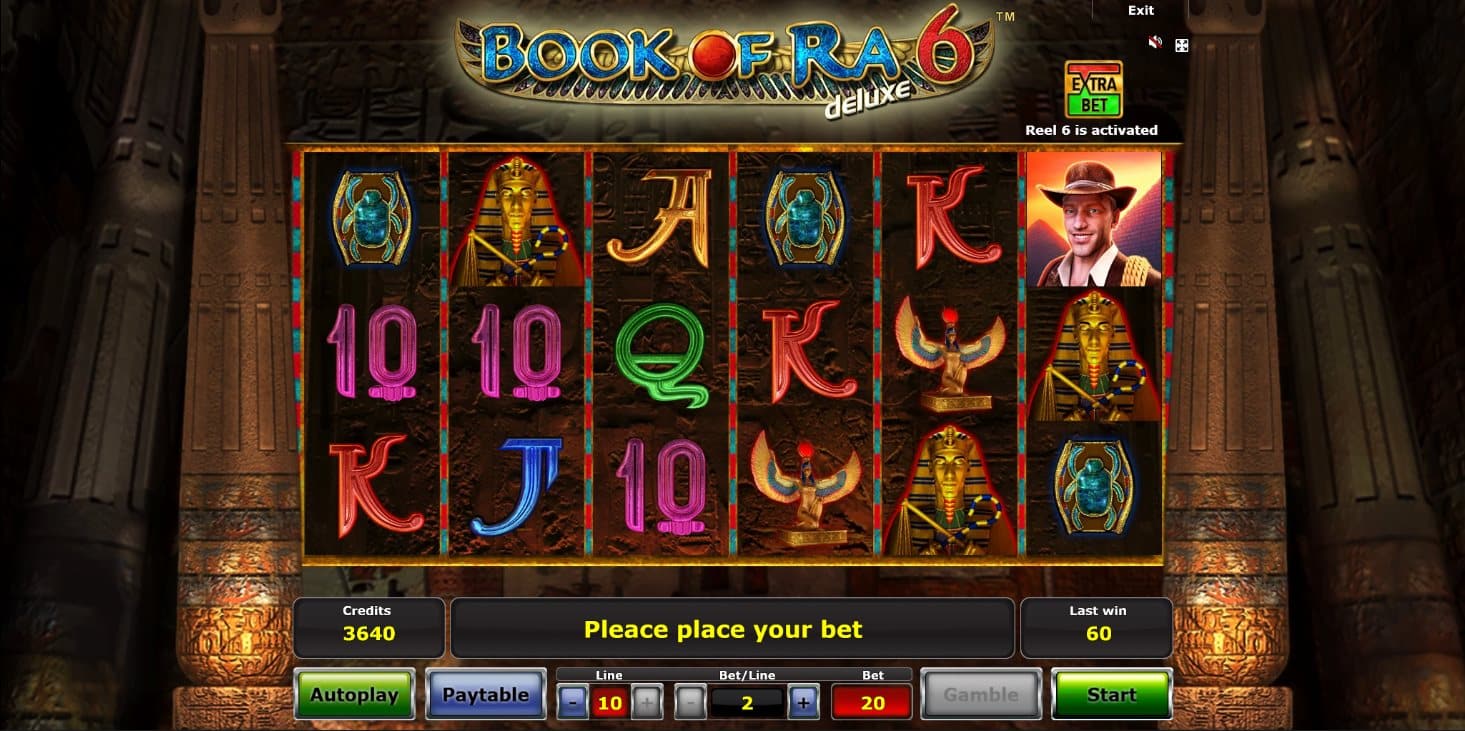This screenshot has height=731, width=1465.
Task: Toggle the Extra Bet feature off
Action: pyautogui.click(x=1095, y=90)
